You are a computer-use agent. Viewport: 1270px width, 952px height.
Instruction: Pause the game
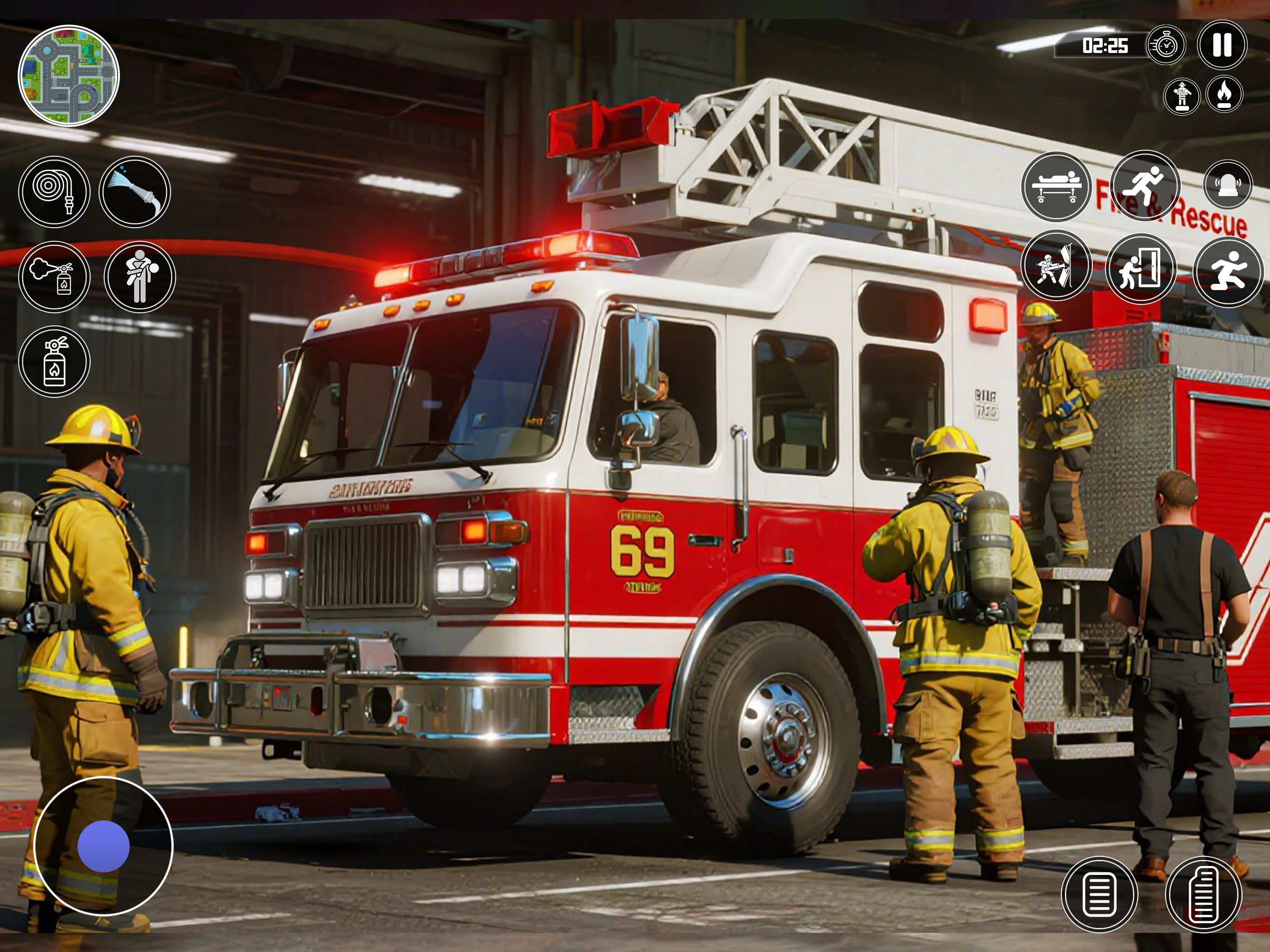[1222, 45]
